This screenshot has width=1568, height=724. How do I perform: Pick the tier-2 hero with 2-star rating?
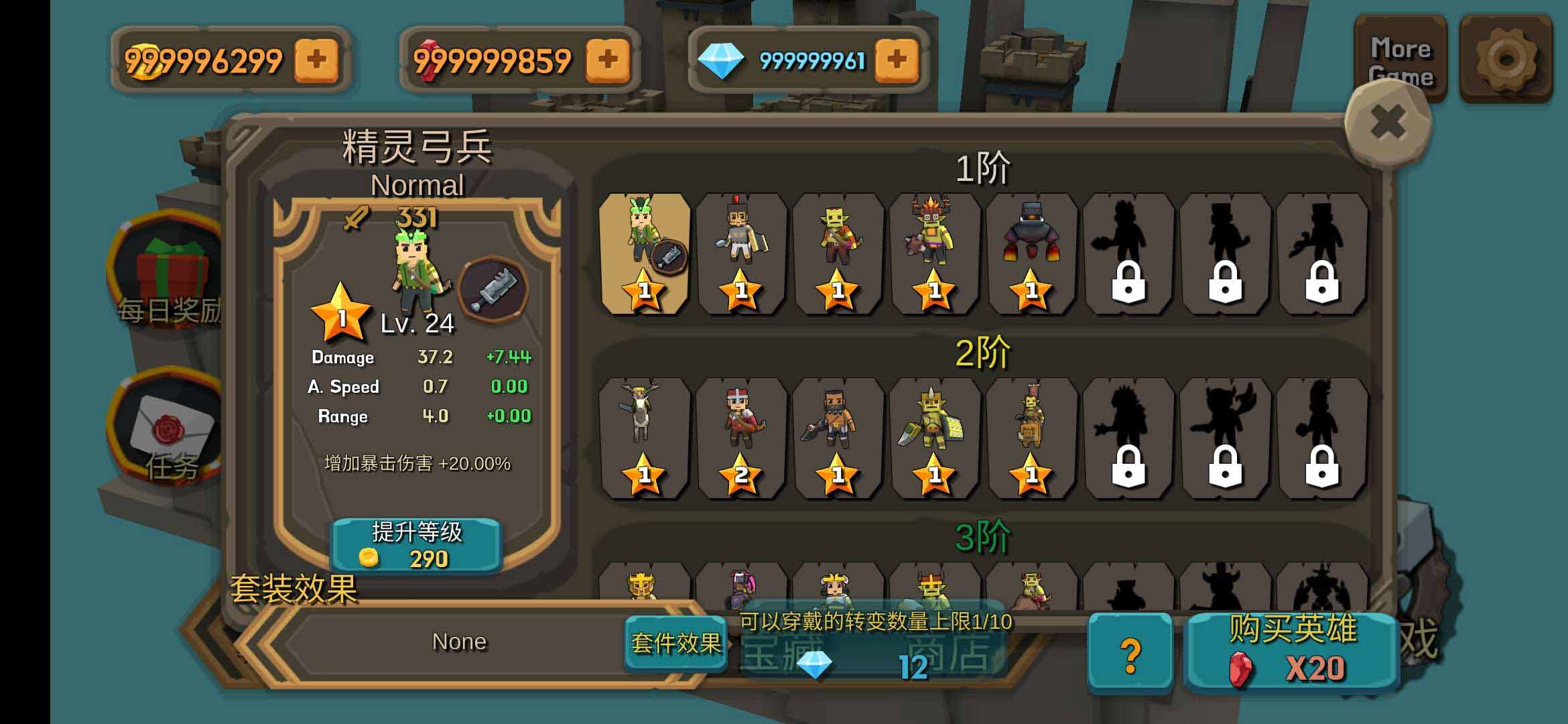coord(740,438)
